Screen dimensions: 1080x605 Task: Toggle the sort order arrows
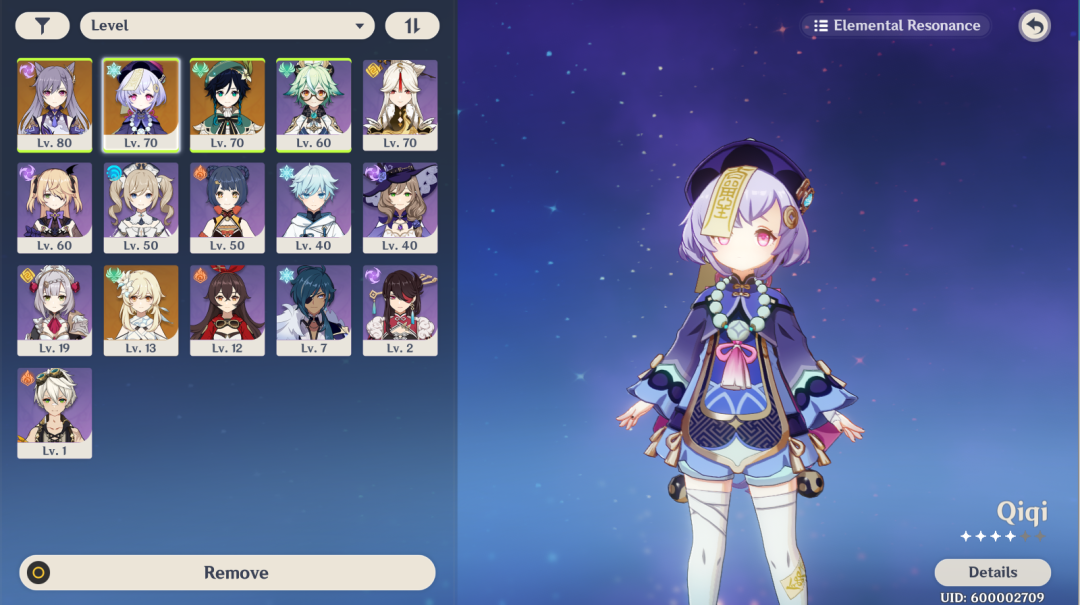click(x=412, y=26)
